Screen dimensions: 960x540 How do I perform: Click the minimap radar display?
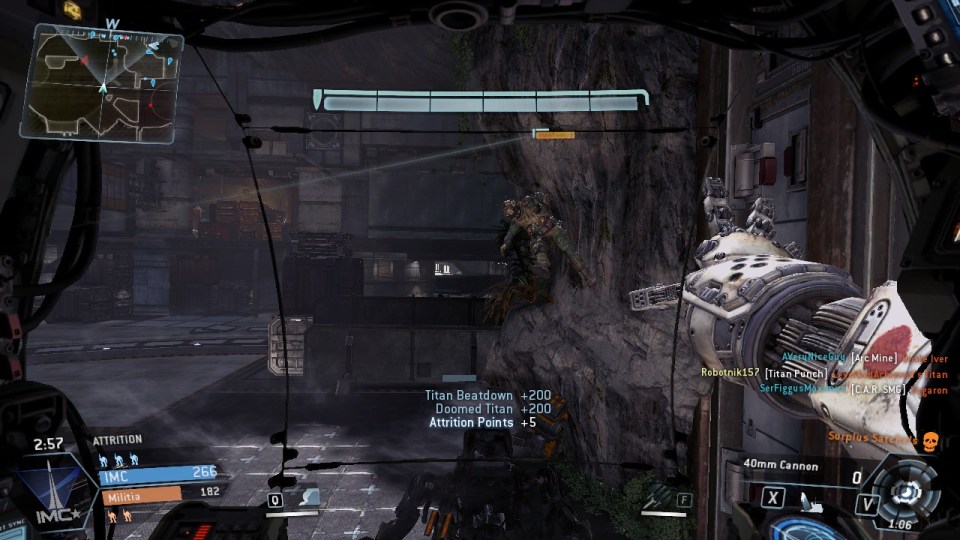tap(102, 82)
